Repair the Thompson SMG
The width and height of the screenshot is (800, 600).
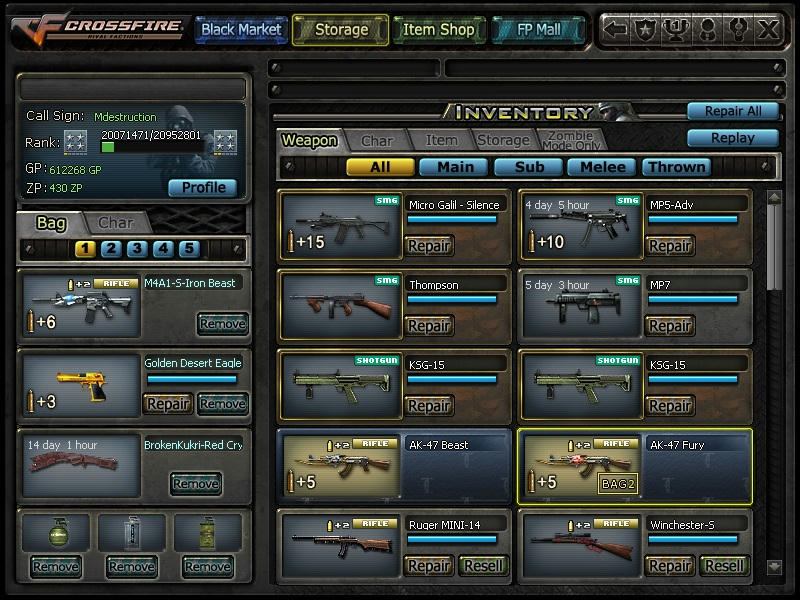[x=429, y=326]
